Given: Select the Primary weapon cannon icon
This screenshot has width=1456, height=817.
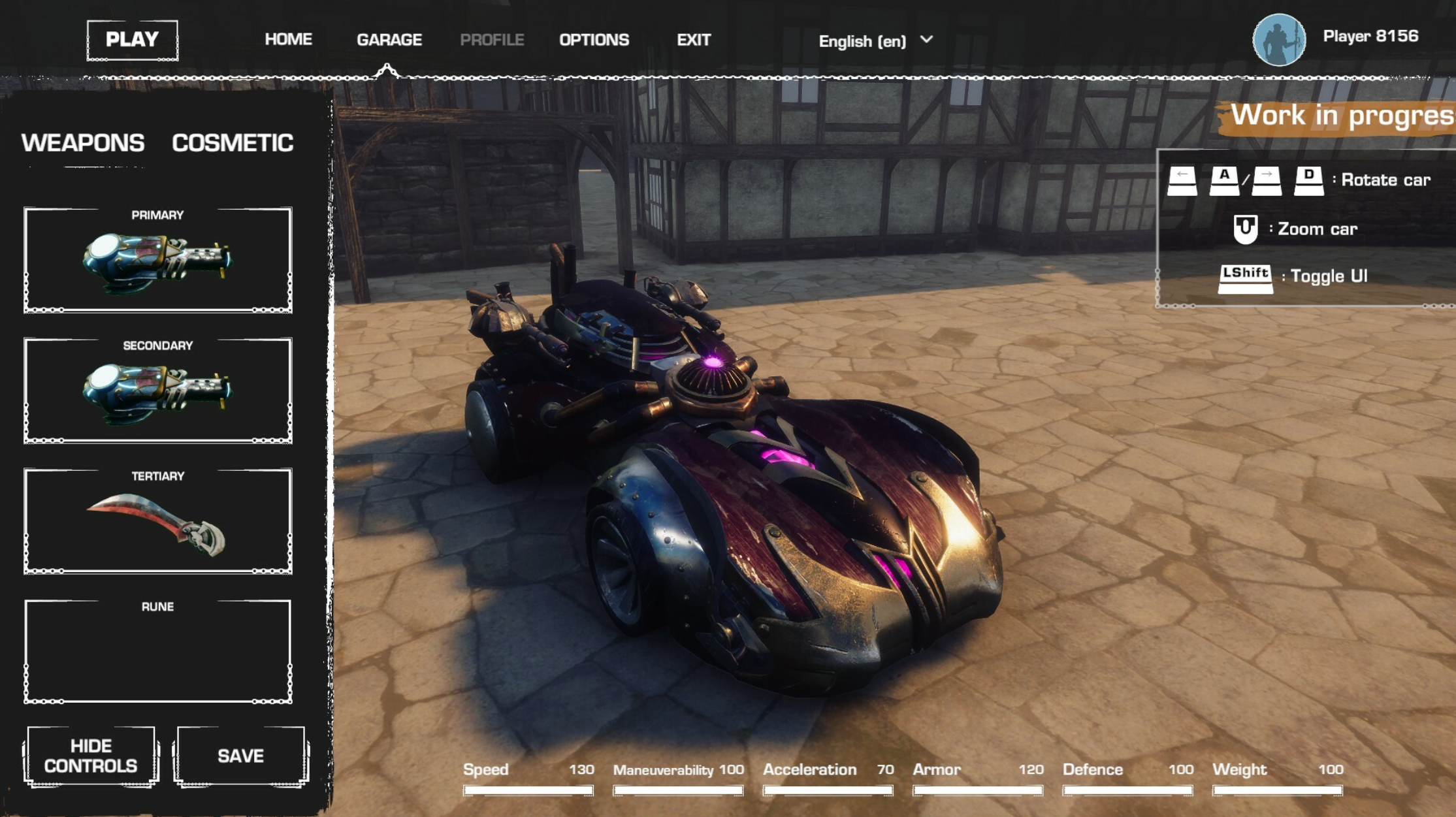Looking at the screenshot, I should [157, 261].
